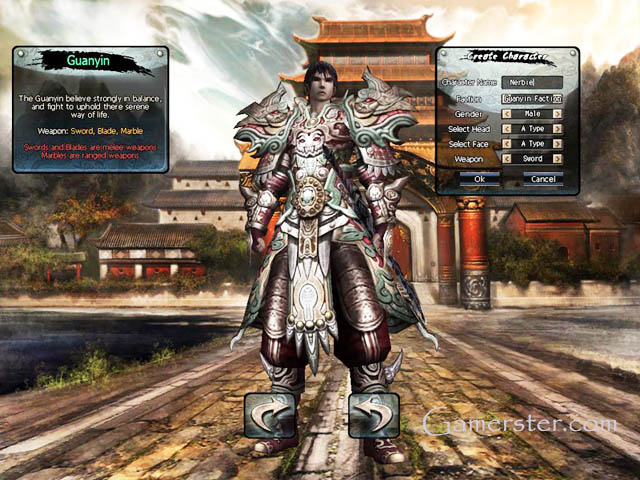Select the next Head type
Image resolution: width=640 pixels, height=480 pixels.
(558, 128)
